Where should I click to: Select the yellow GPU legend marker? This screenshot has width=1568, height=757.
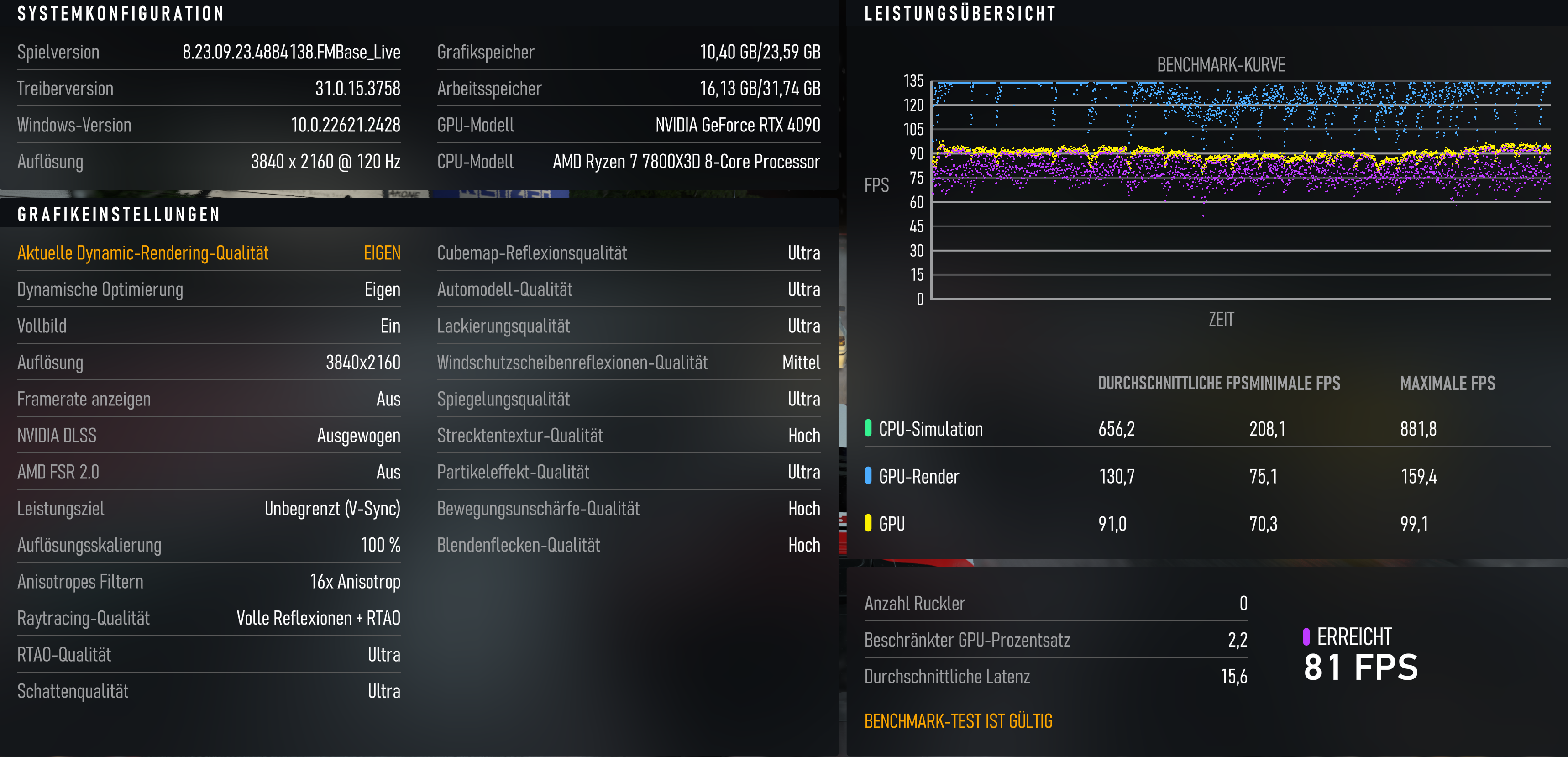(869, 523)
